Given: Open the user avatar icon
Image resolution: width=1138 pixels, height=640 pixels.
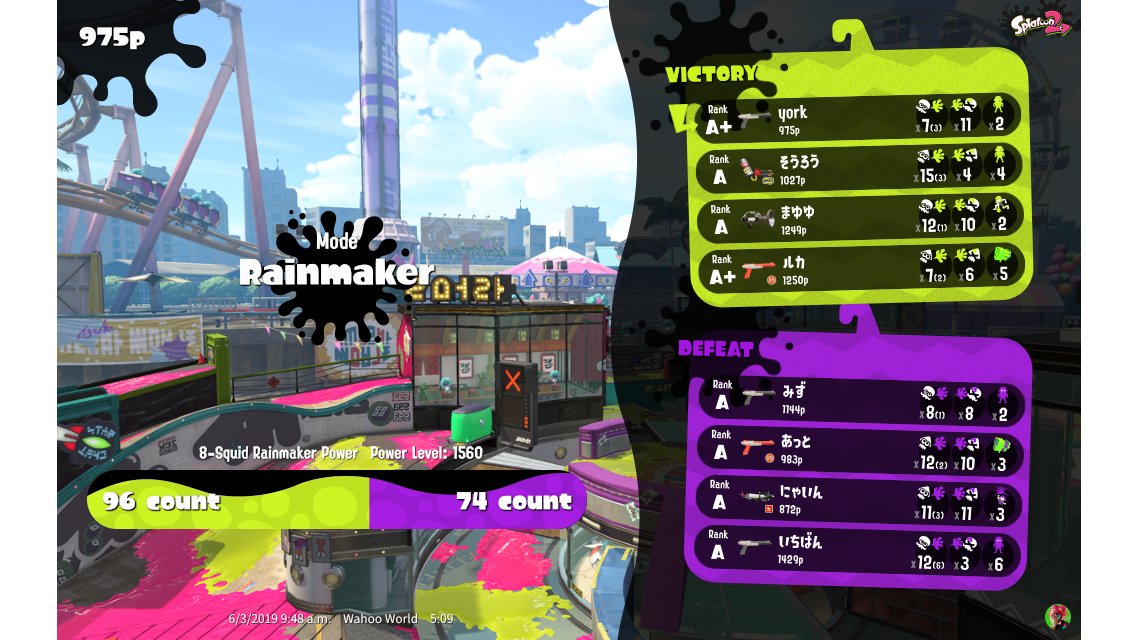Looking at the screenshot, I should pos(1057,615).
